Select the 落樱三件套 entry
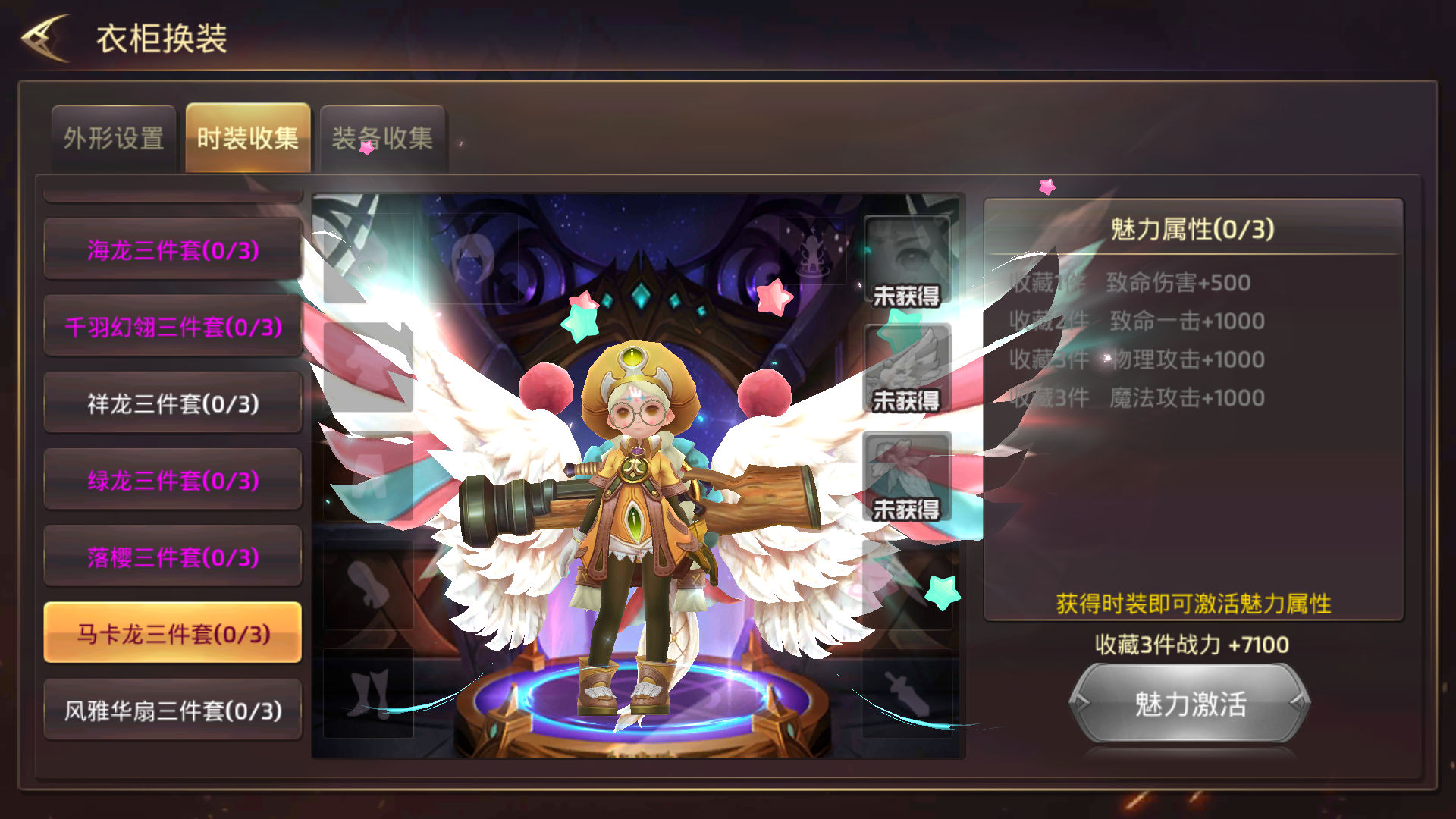1456x819 pixels. [173, 557]
